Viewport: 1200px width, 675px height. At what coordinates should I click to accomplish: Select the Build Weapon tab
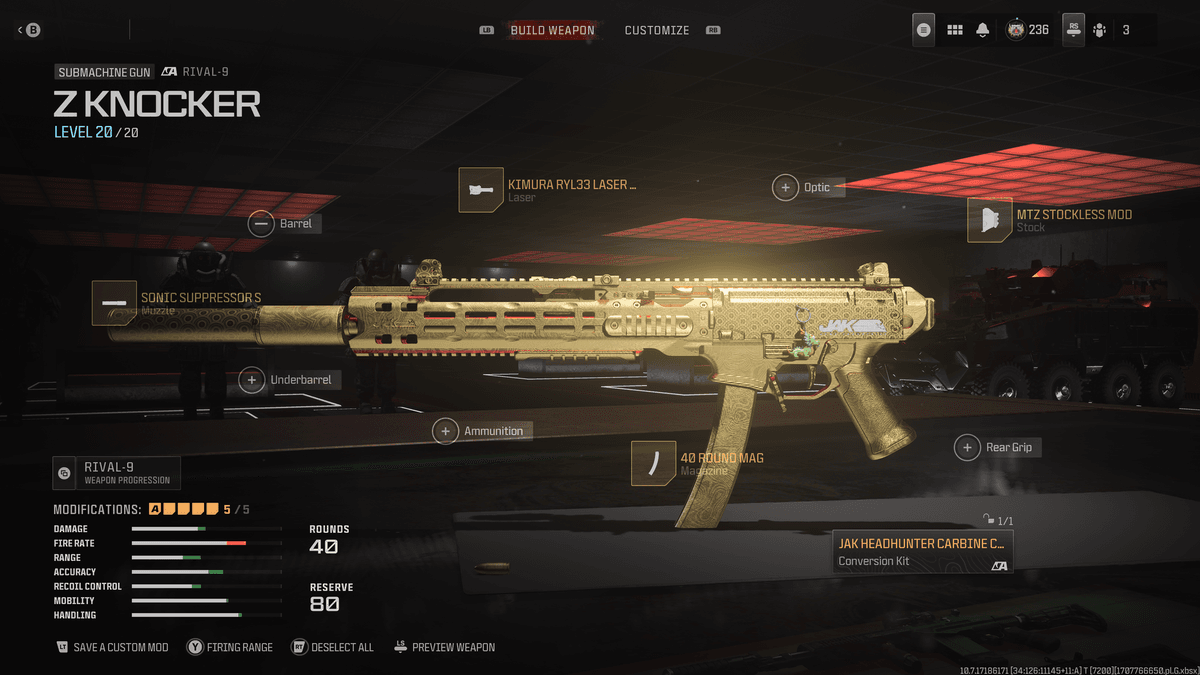552,30
